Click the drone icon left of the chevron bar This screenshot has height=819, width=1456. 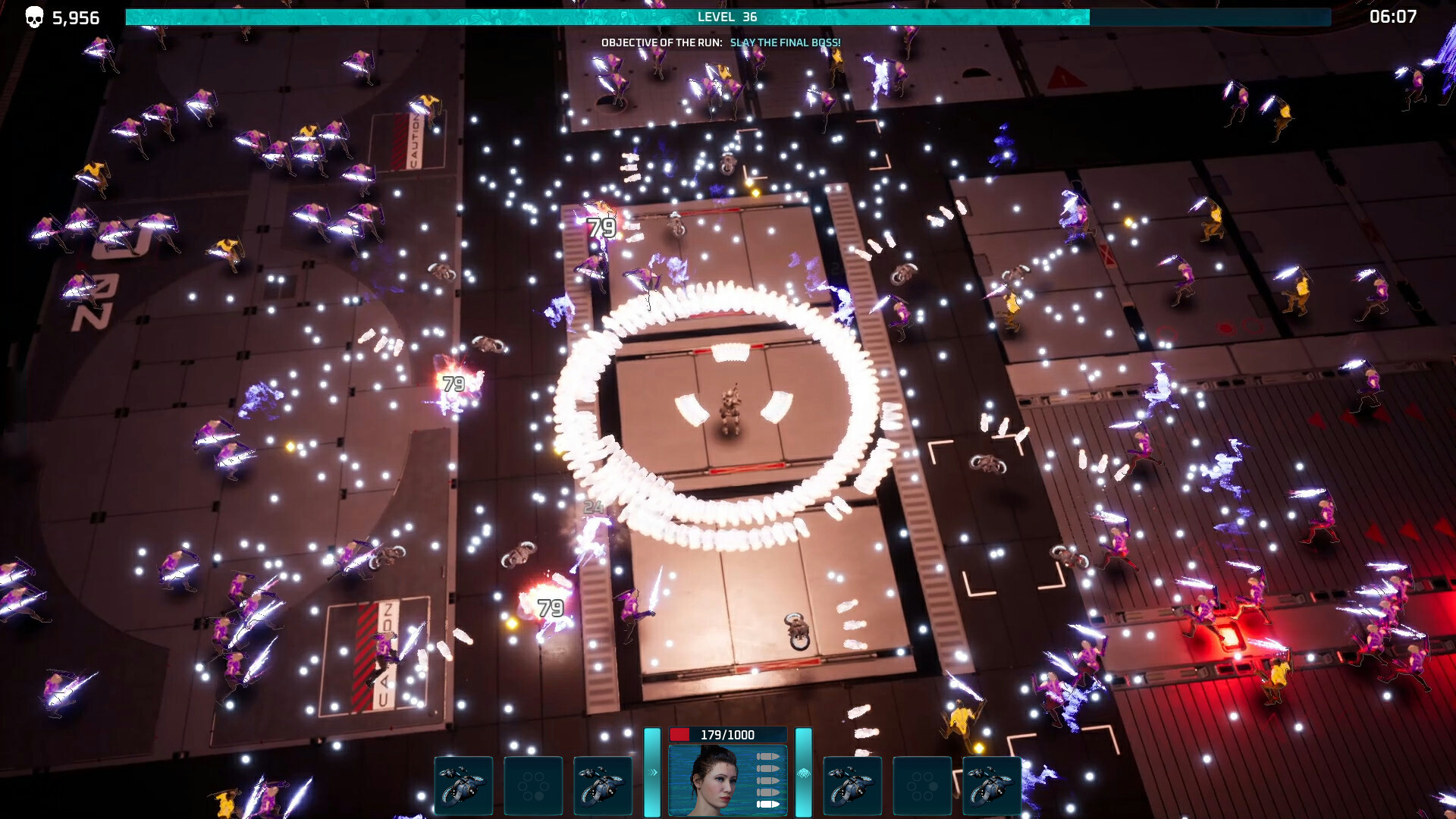pos(603,786)
